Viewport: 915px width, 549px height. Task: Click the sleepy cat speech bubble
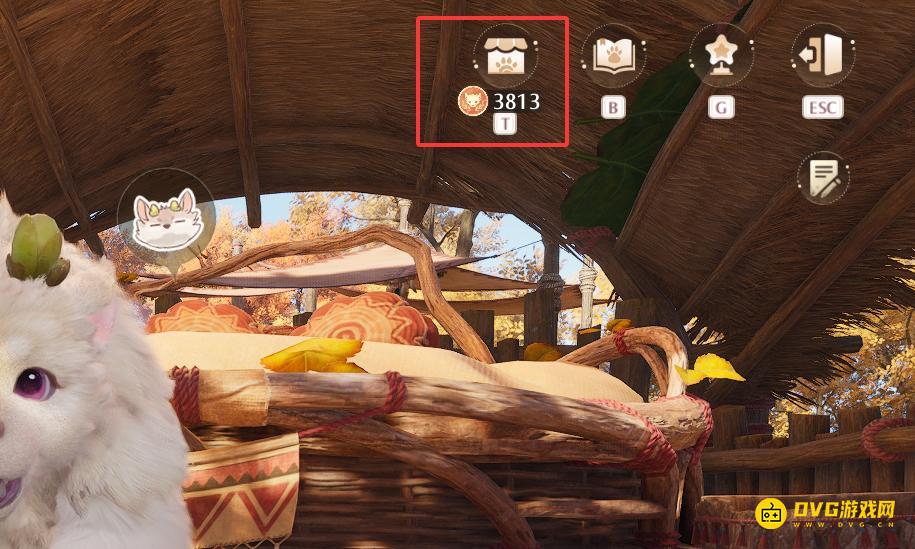[166, 219]
